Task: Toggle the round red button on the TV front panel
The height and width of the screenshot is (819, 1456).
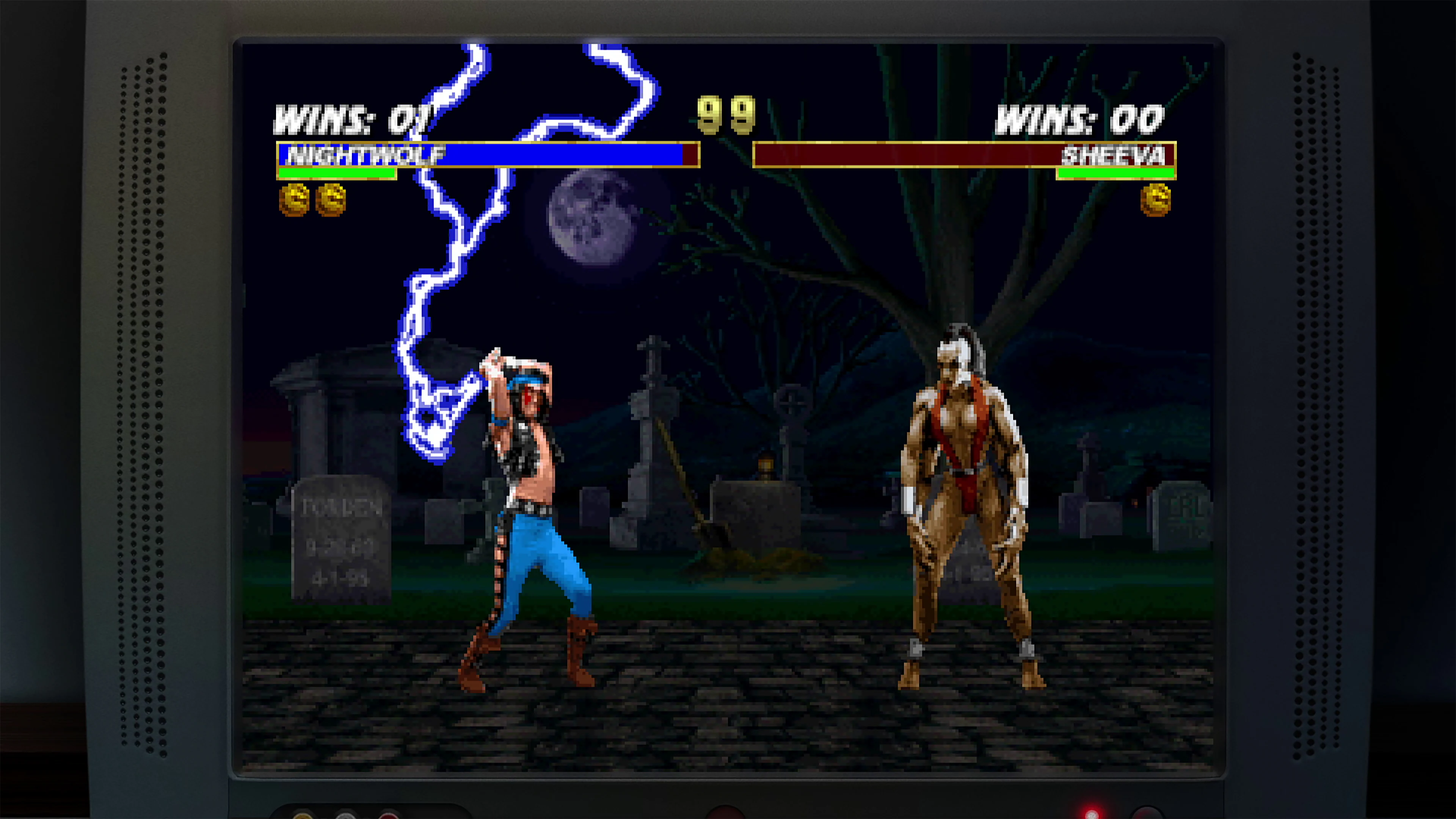Action: tap(726, 816)
